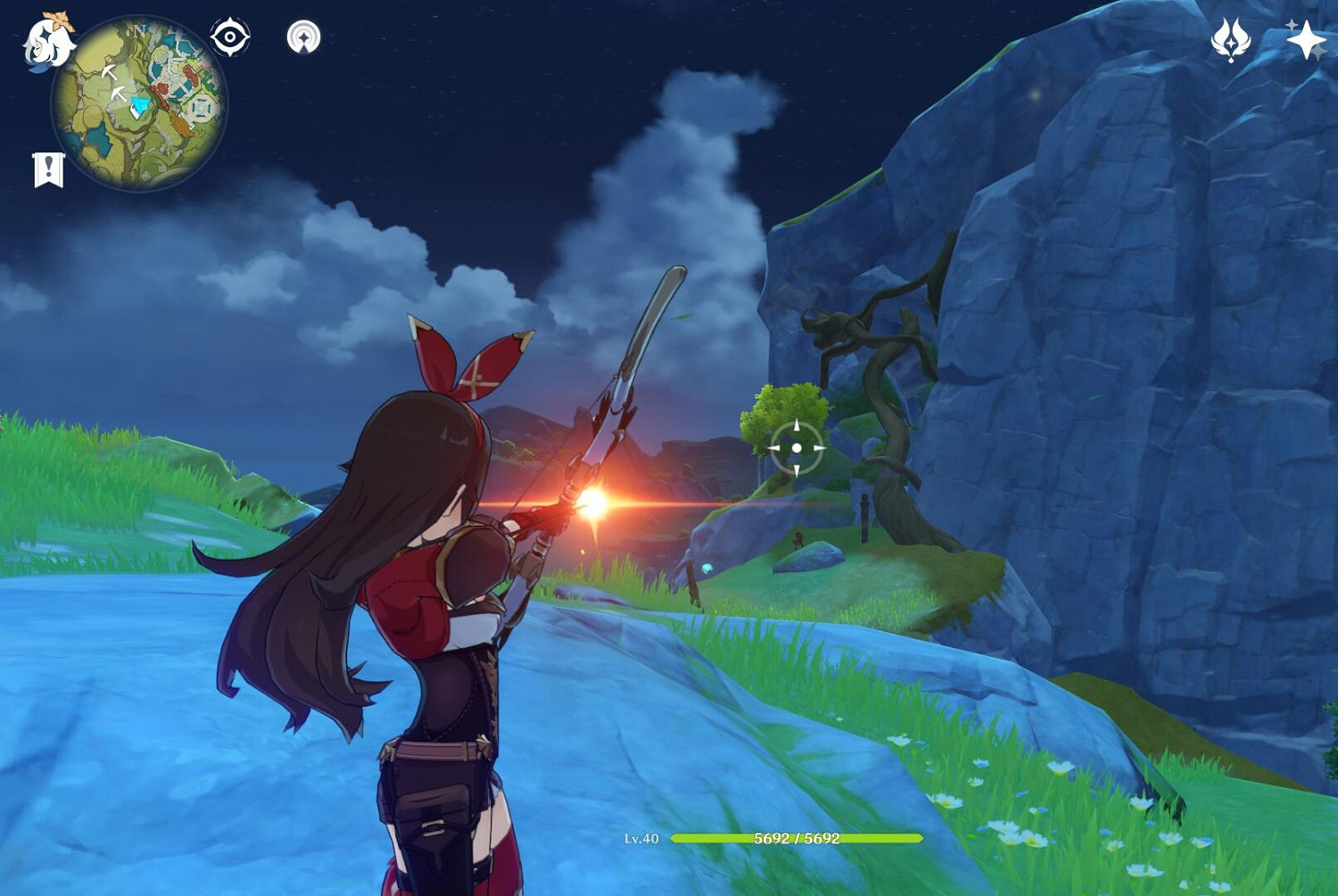Click the N compass indicator on the minimap
The height and width of the screenshot is (896, 1338).
[139, 30]
